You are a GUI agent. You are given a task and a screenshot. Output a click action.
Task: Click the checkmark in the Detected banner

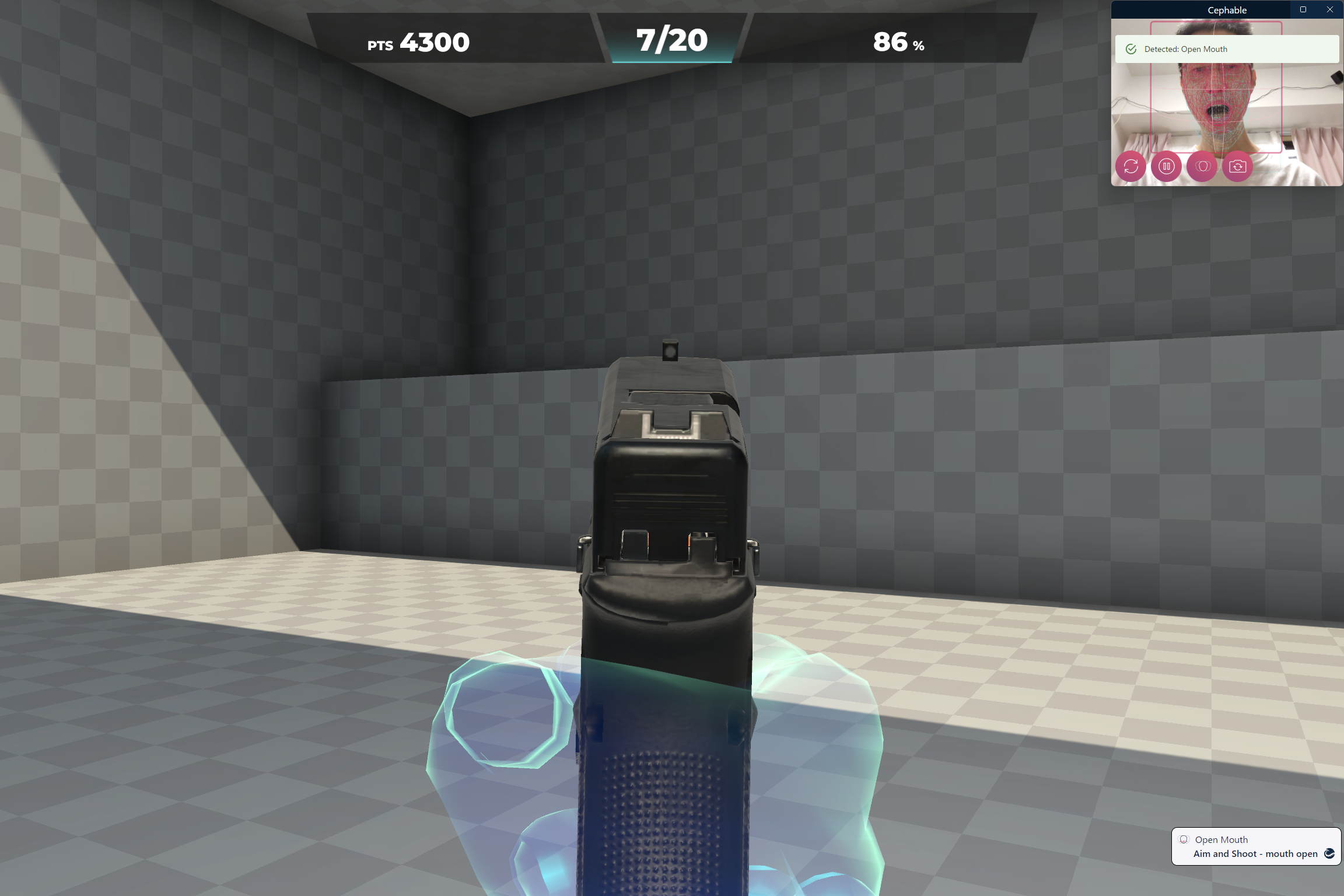[1131, 49]
